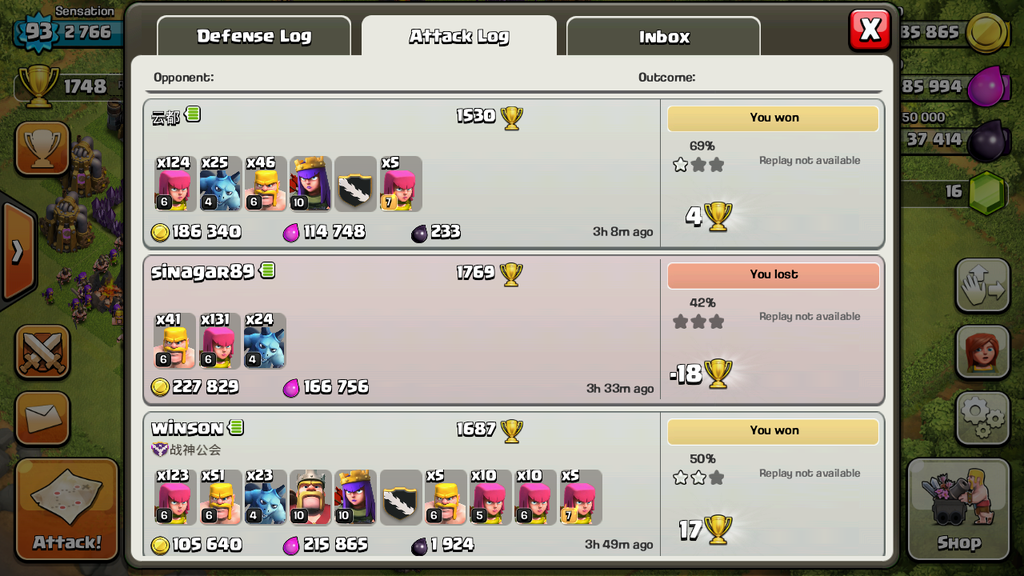1024x576 pixels.
Task: Open the Shop
Action: coord(958,509)
